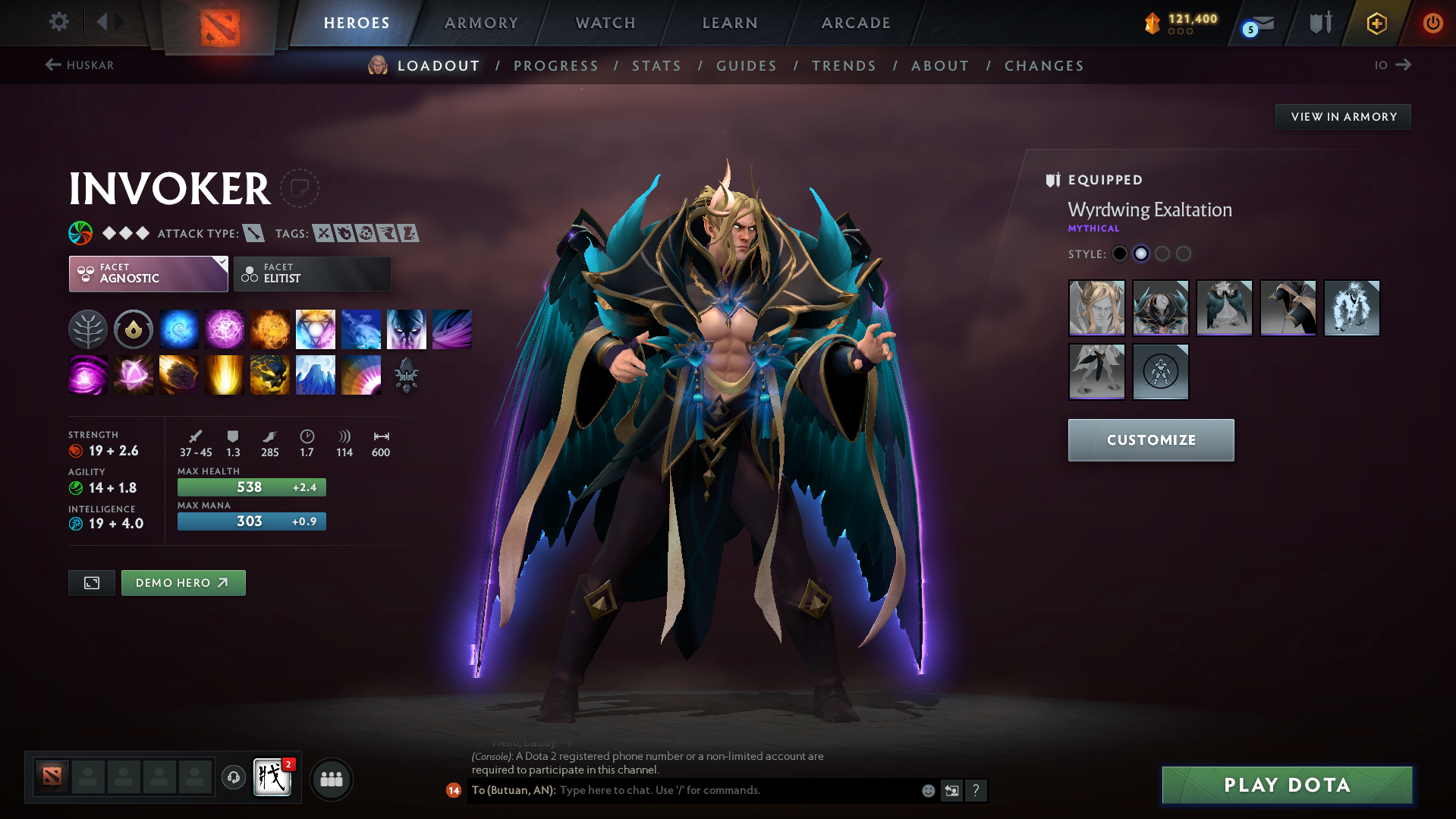The height and width of the screenshot is (819, 1456).
Task: Open the Dota Plus hexagon icon
Action: 1376,23
